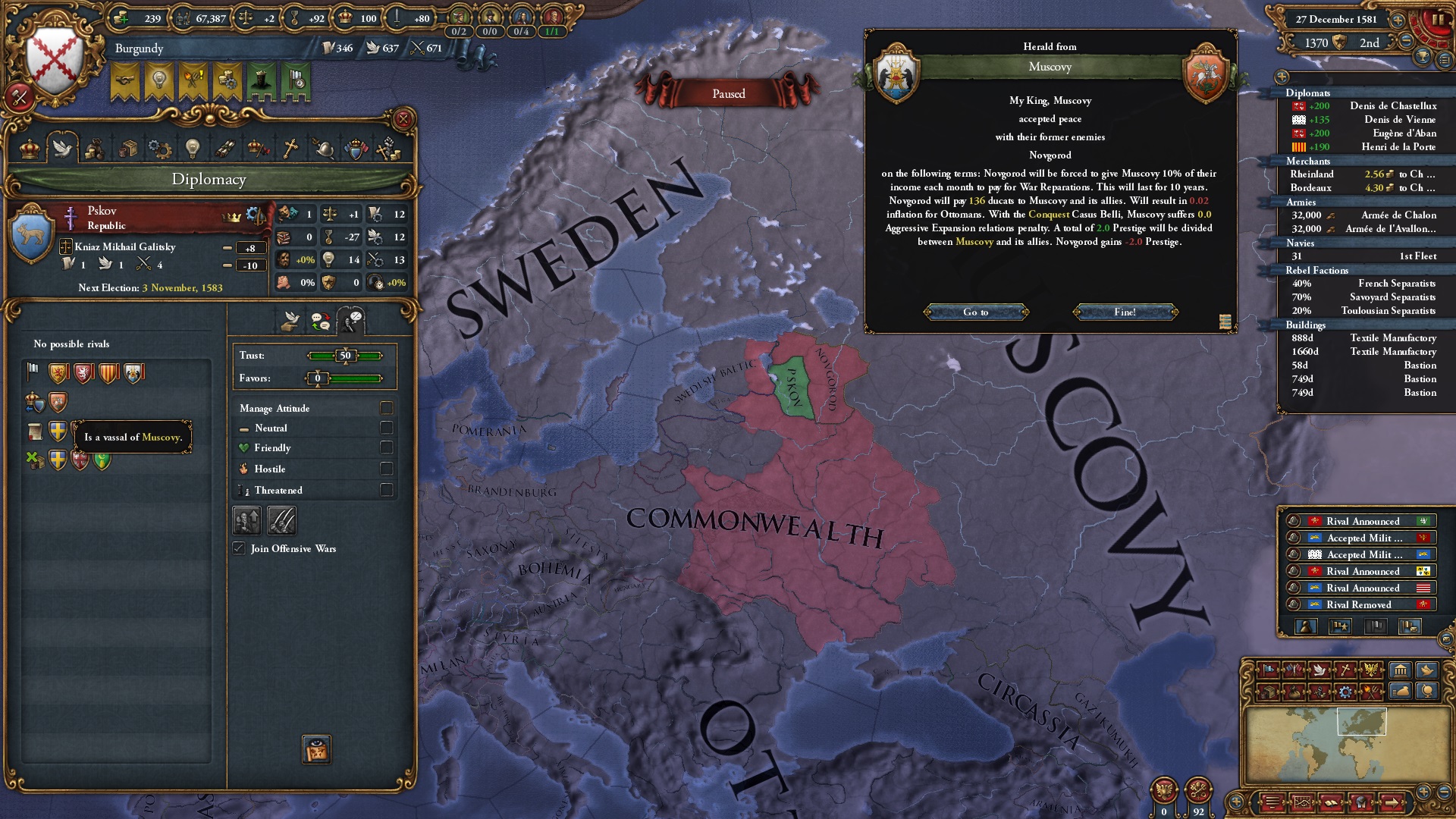Click the Papal crossed-keys icon showing 92
This screenshot has height=819, width=1456.
click(1199, 789)
